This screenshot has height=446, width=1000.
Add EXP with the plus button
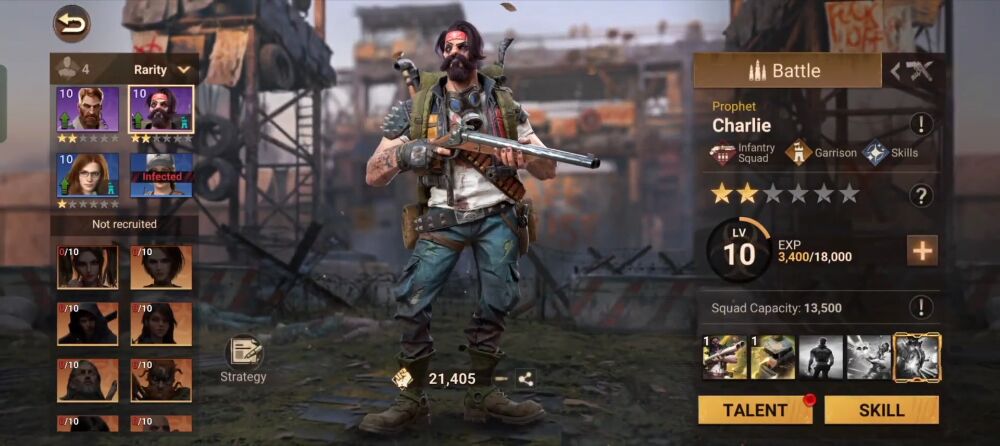(921, 251)
